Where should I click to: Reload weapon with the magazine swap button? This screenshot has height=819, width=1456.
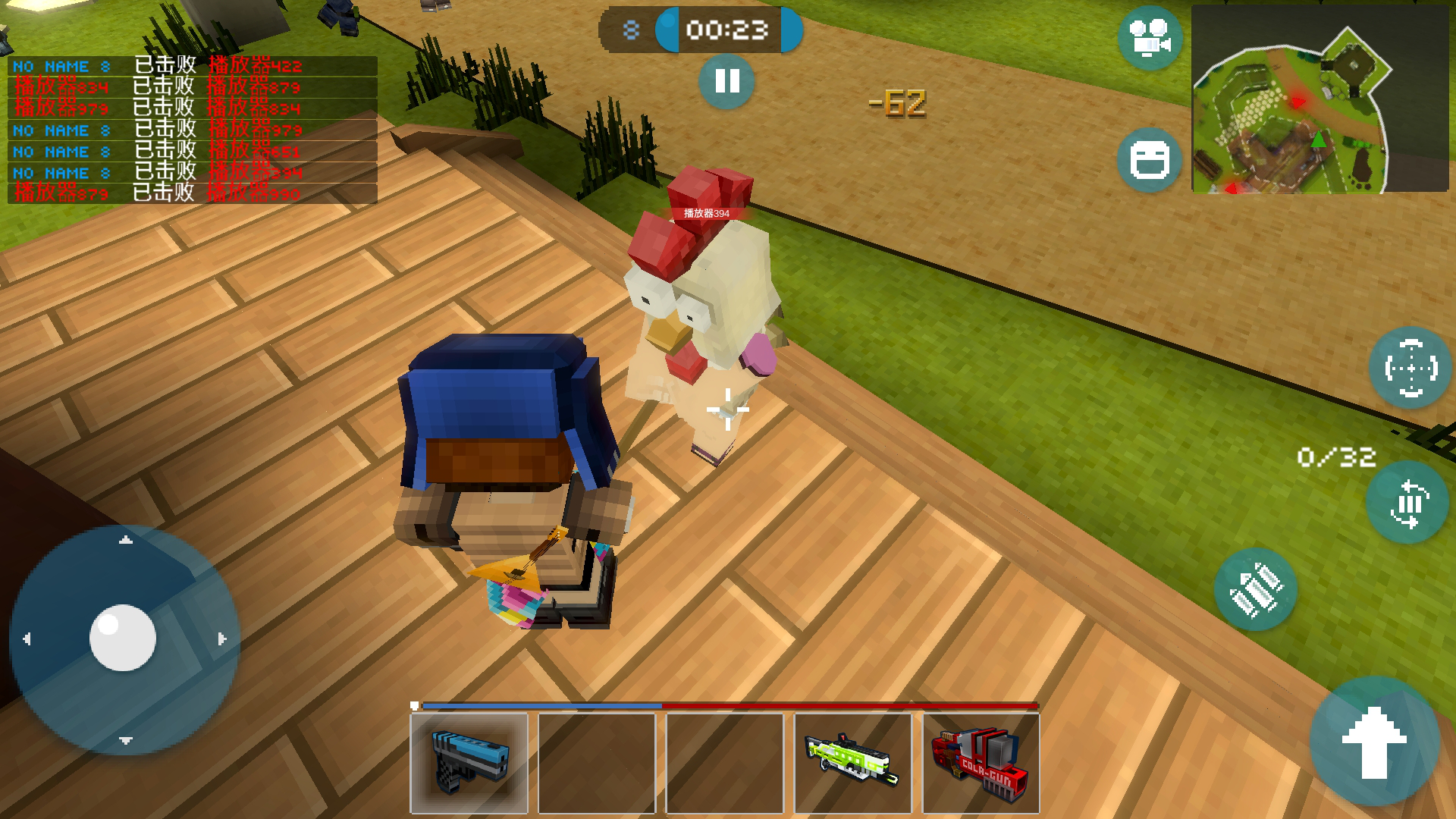[x=1407, y=503]
